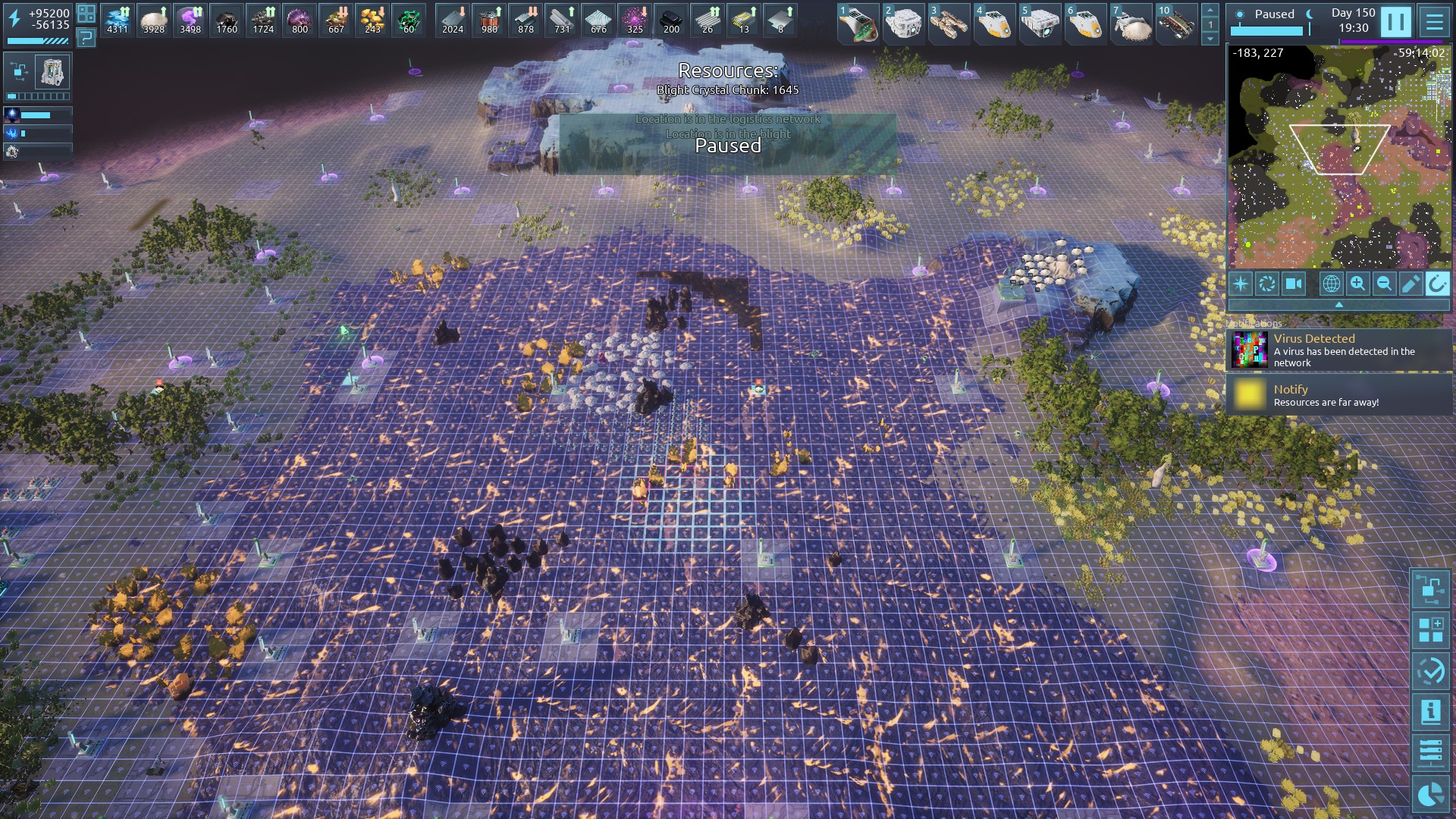Image resolution: width=1456 pixels, height=819 pixels.
Task: Select hotbar slot 10 tracked vehicle
Action: click(1176, 23)
